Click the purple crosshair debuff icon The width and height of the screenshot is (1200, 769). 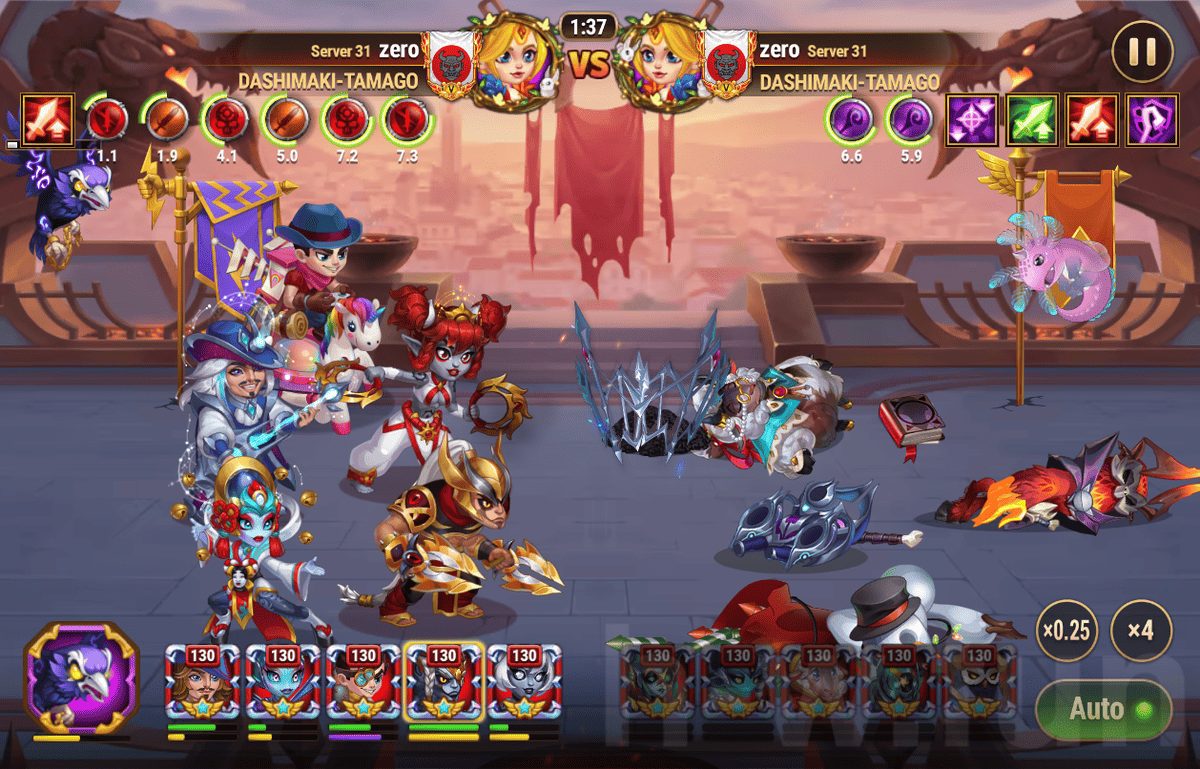(970, 120)
